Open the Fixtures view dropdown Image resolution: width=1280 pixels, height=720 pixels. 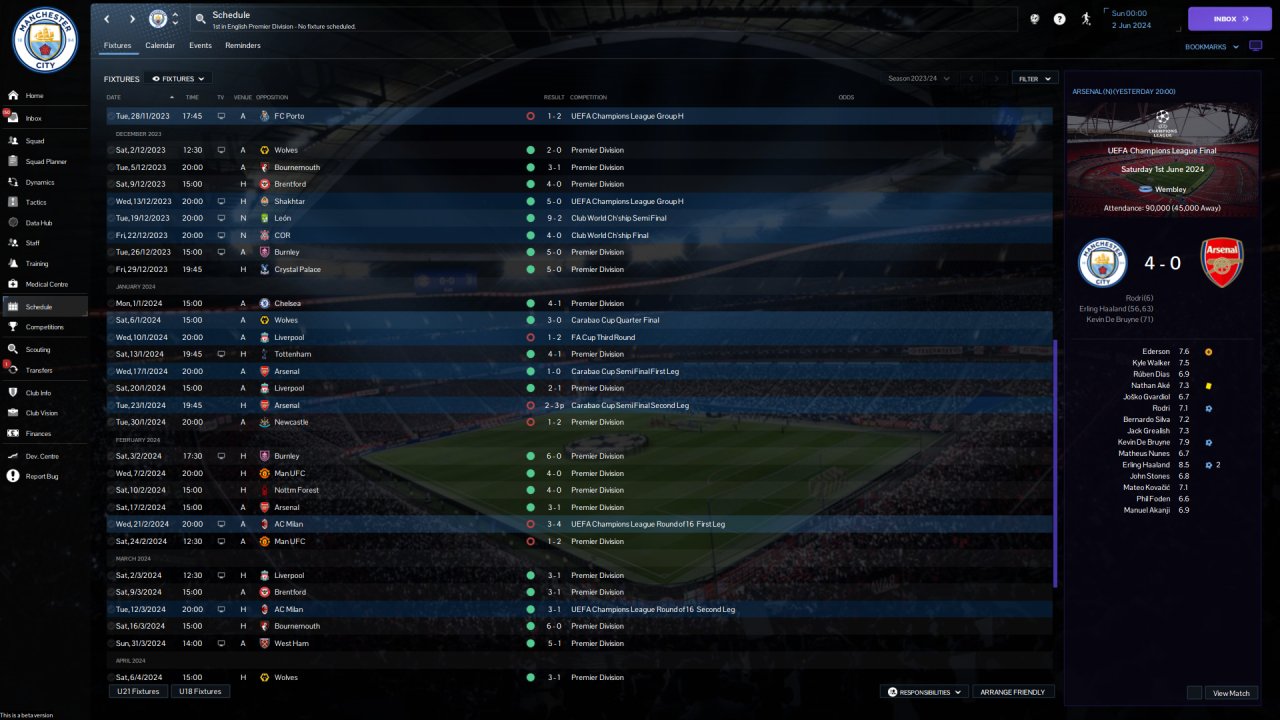[178, 79]
